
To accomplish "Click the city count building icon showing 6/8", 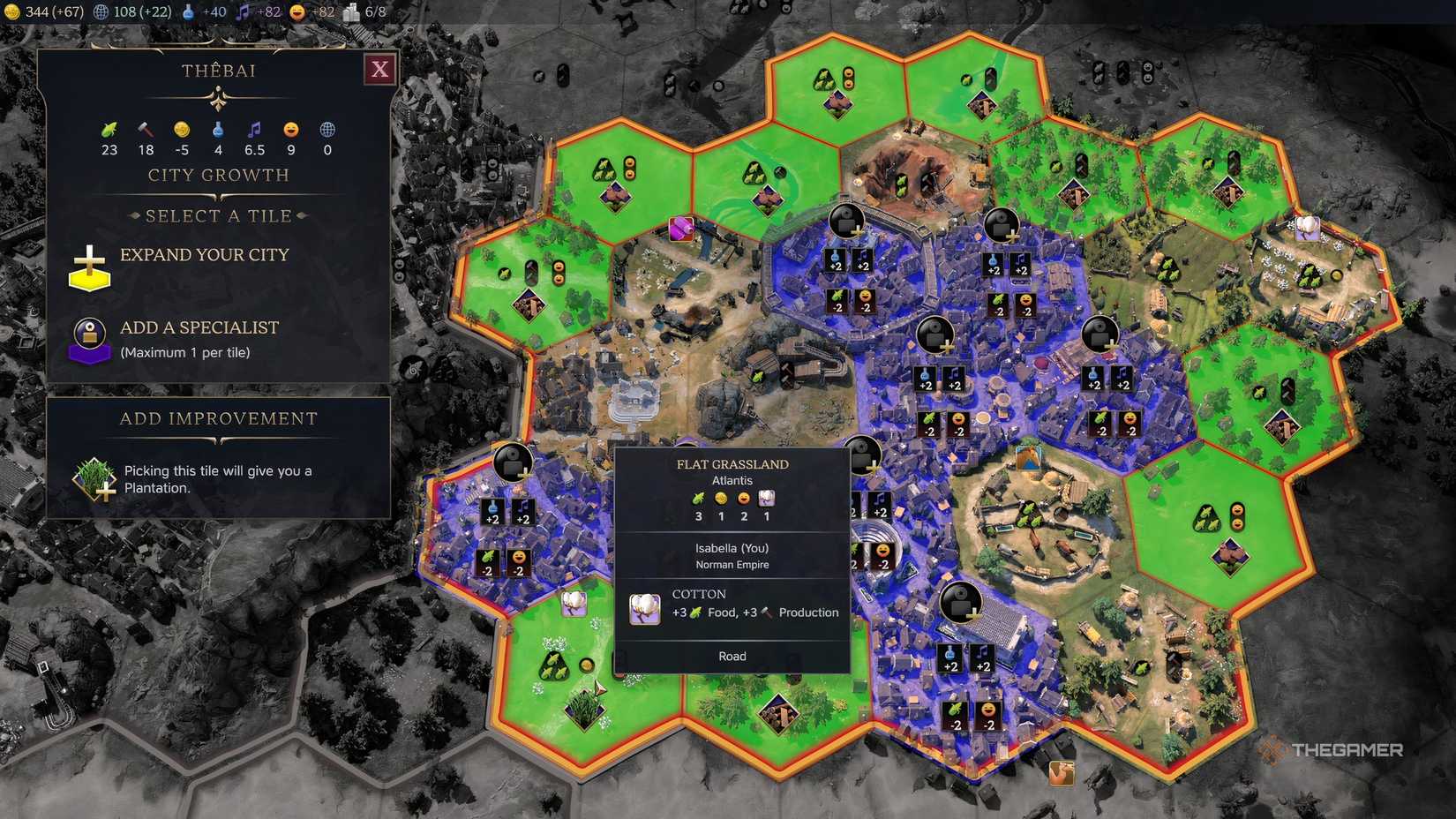I will [x=352, y=12].
